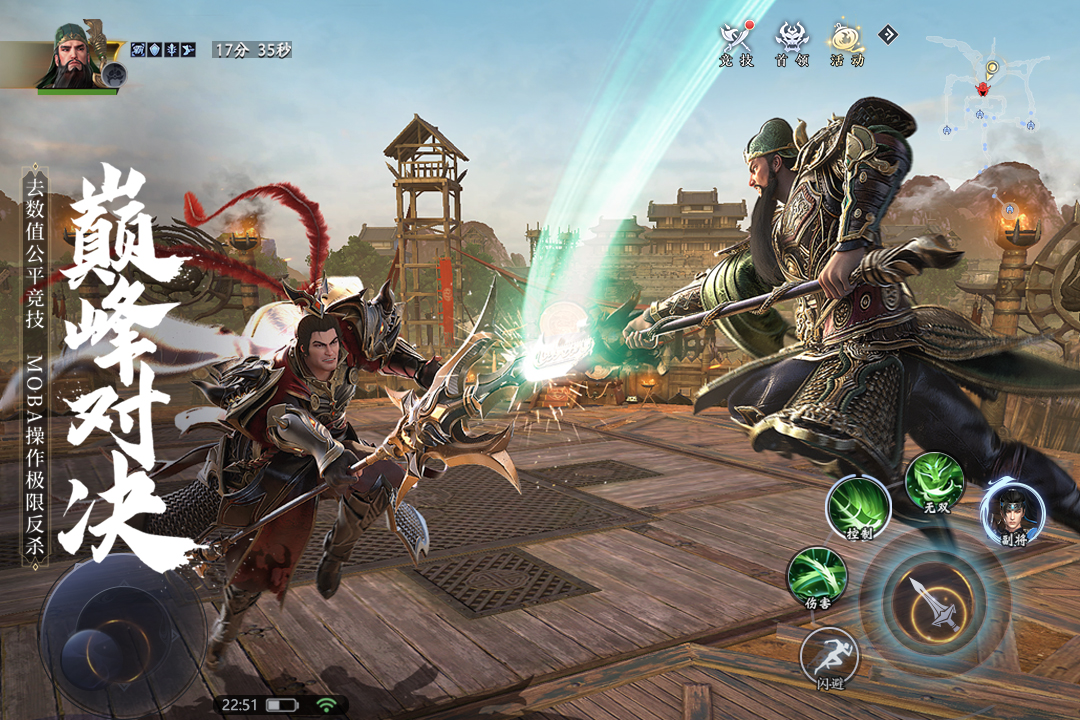Open the 活动 events menu
Screen dimensions: 1080x720
pos(846,42)
